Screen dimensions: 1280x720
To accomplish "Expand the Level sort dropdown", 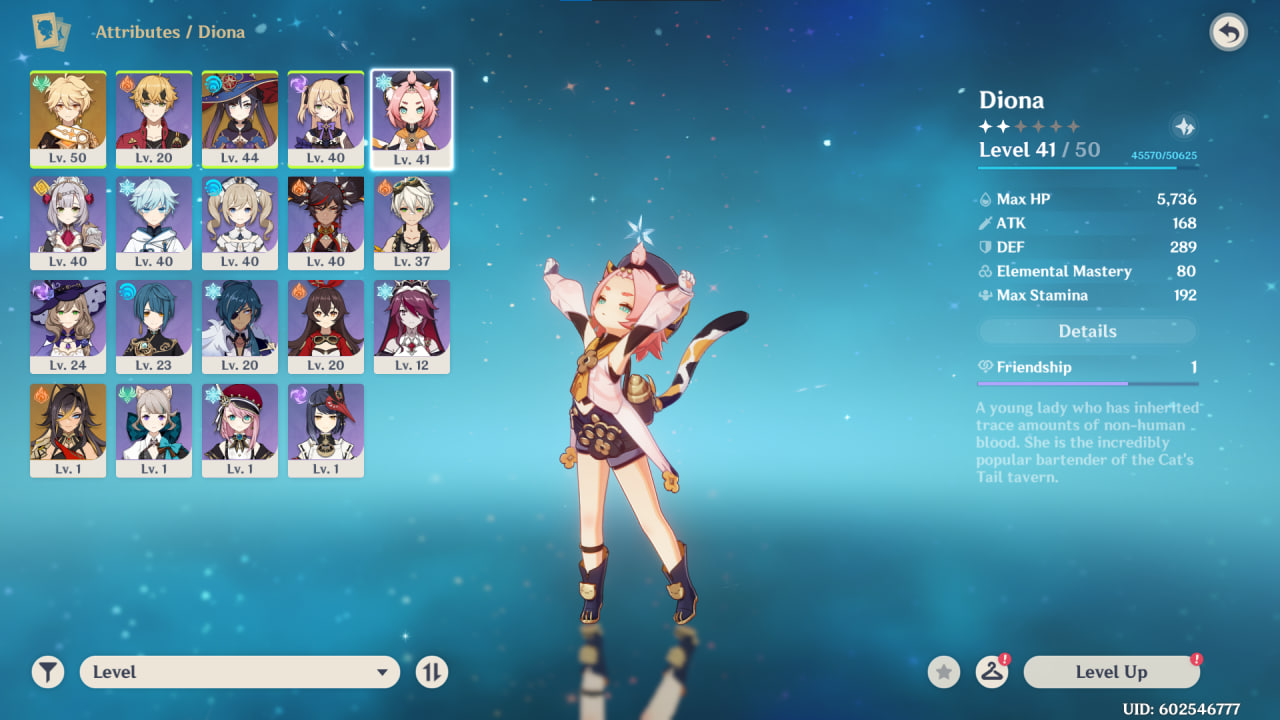I will pos(240,672).
